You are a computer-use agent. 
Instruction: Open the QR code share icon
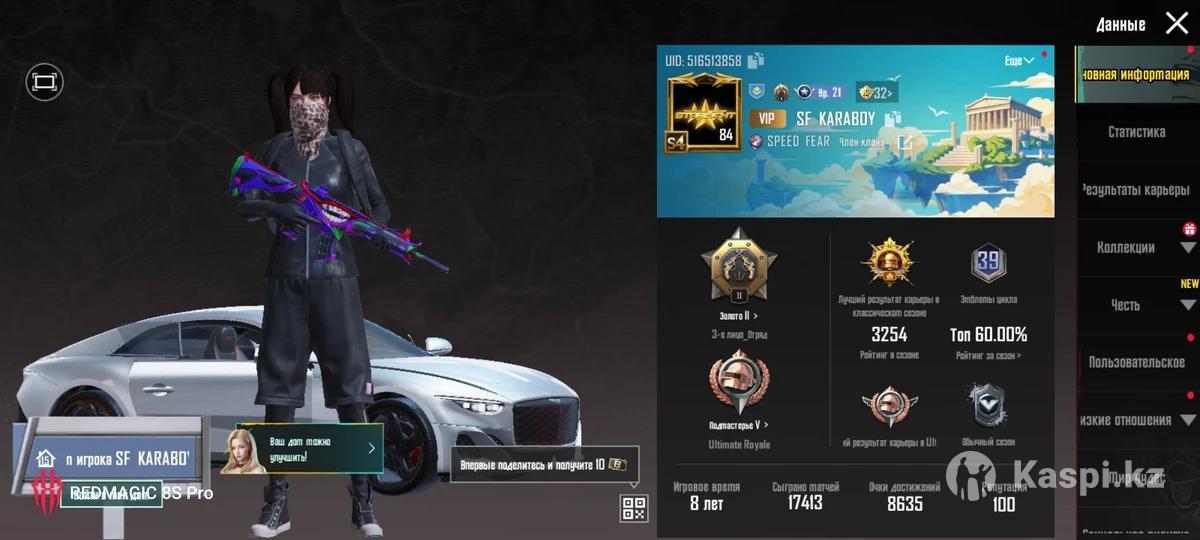(634, 508)
